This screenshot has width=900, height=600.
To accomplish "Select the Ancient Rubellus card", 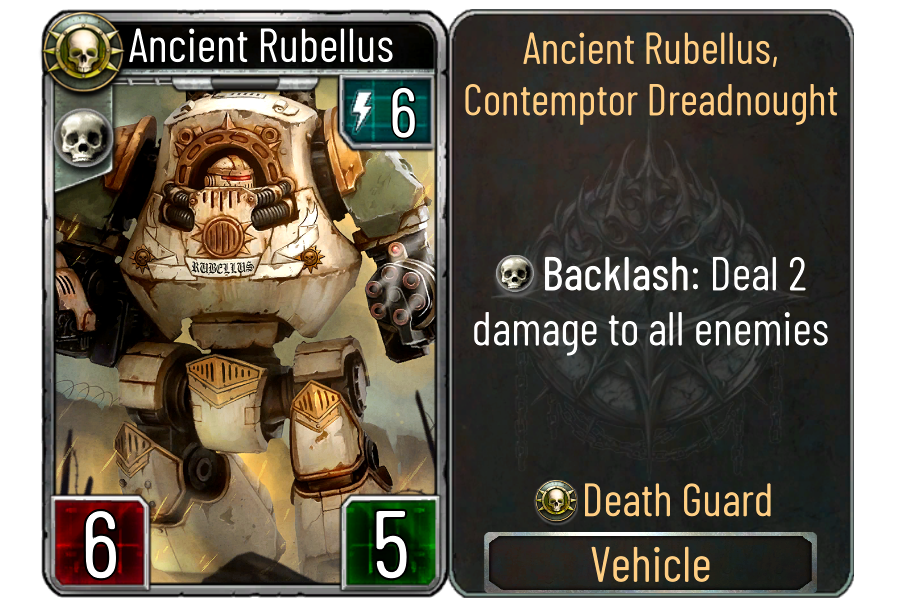I will point(242,300).
